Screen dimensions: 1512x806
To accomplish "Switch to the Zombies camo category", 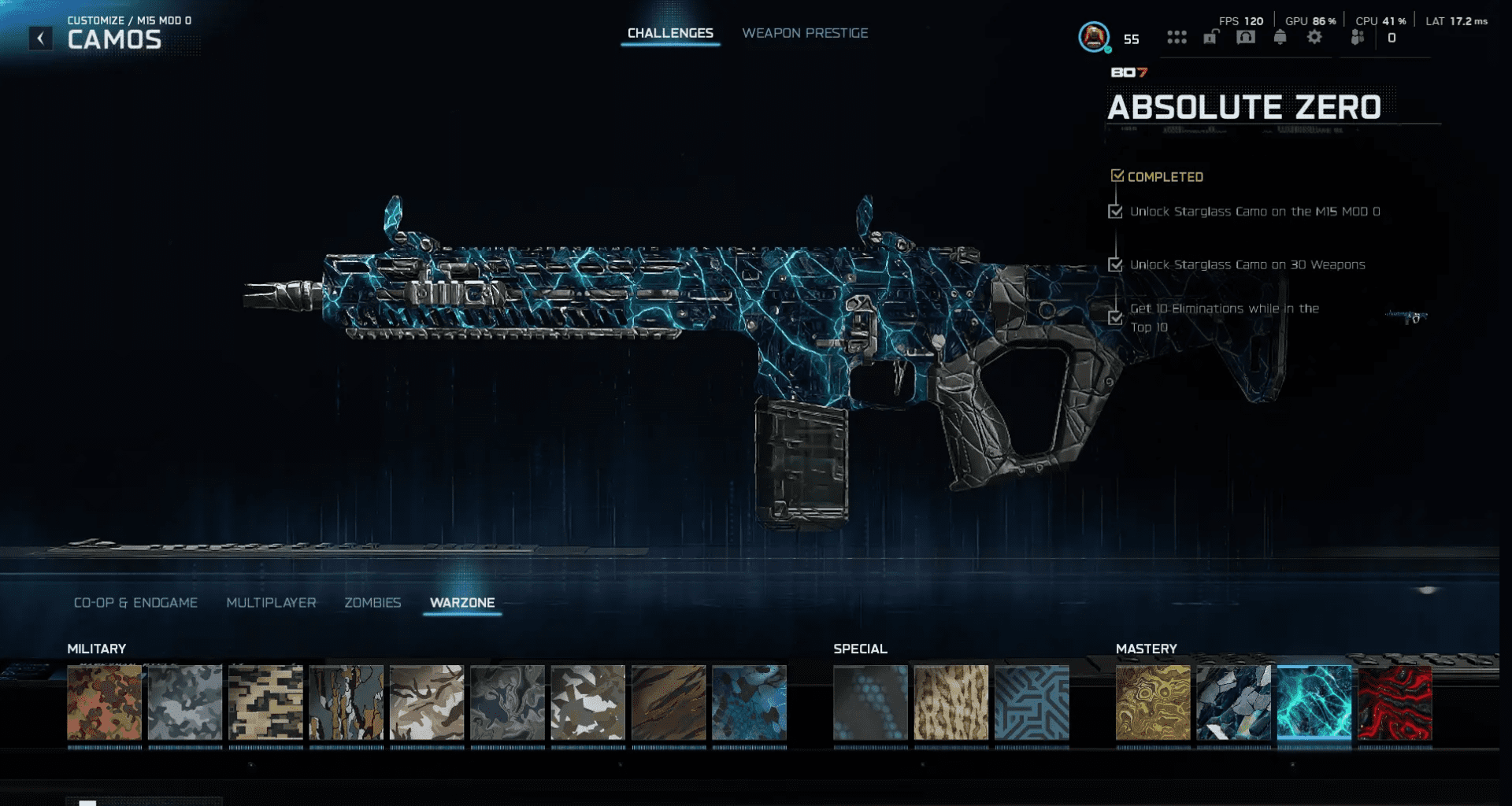I will click(x=372, y=603).
